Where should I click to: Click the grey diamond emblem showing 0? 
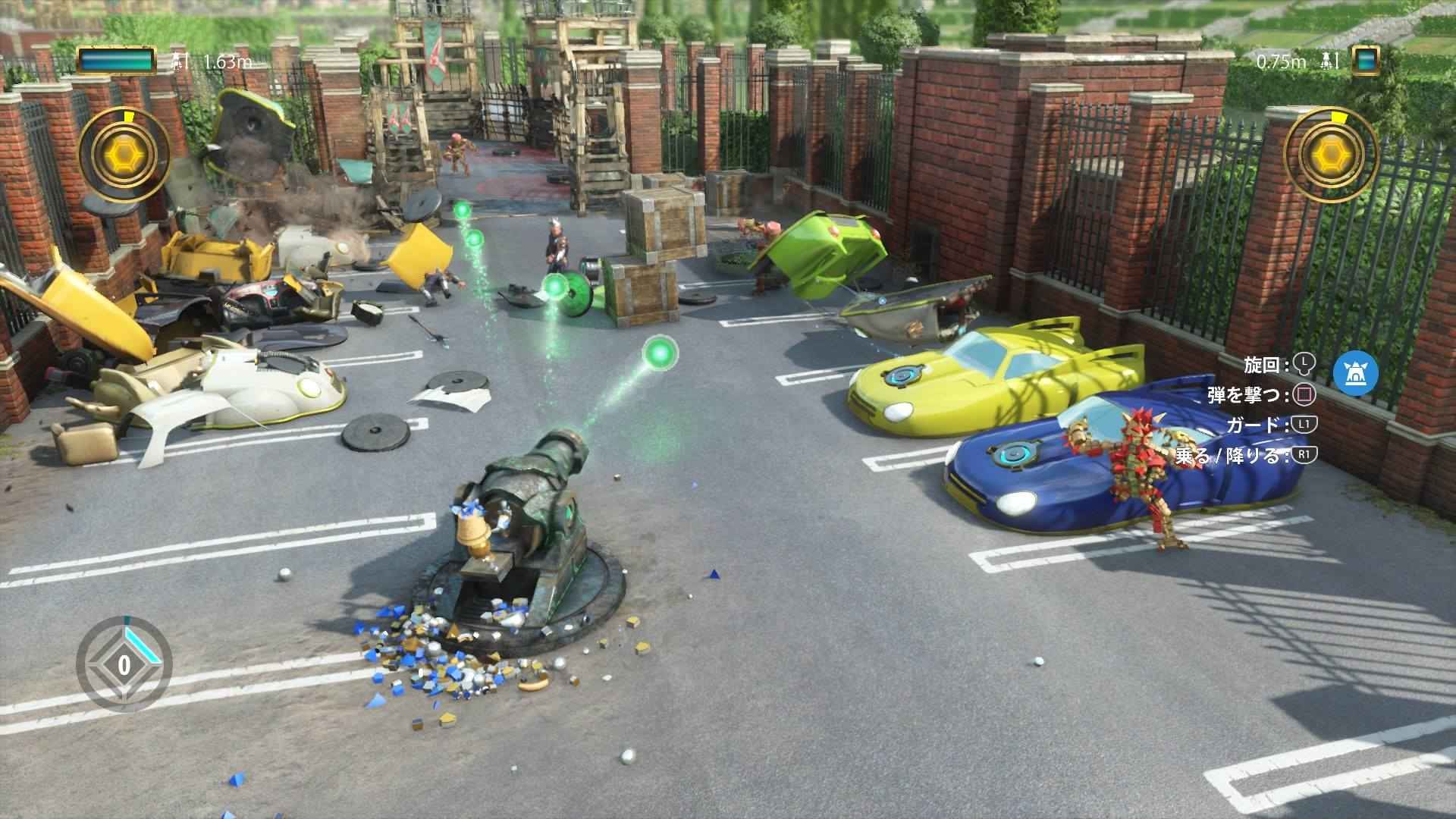pos(124,665)
